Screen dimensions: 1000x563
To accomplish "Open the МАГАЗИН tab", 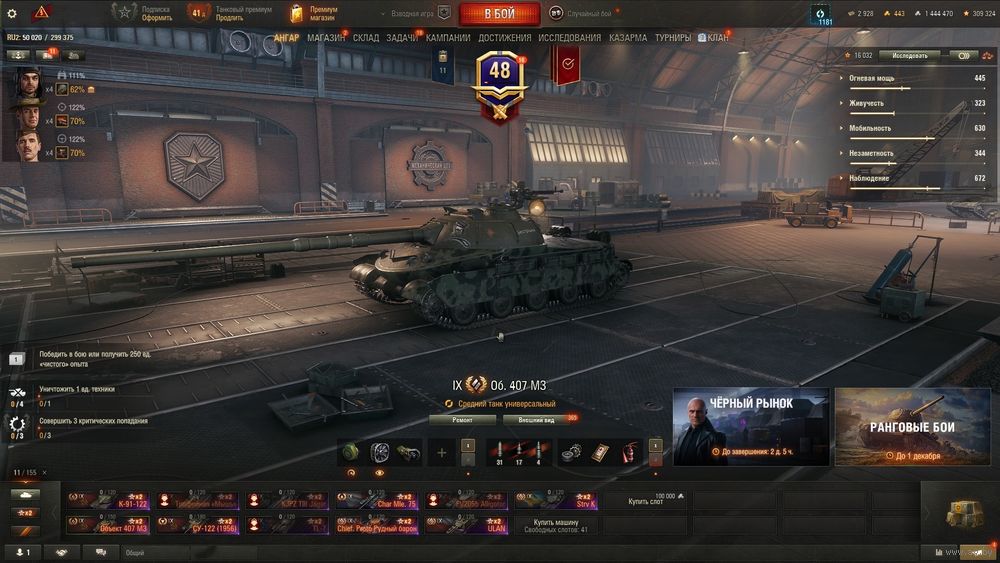I will click(326, 38).
